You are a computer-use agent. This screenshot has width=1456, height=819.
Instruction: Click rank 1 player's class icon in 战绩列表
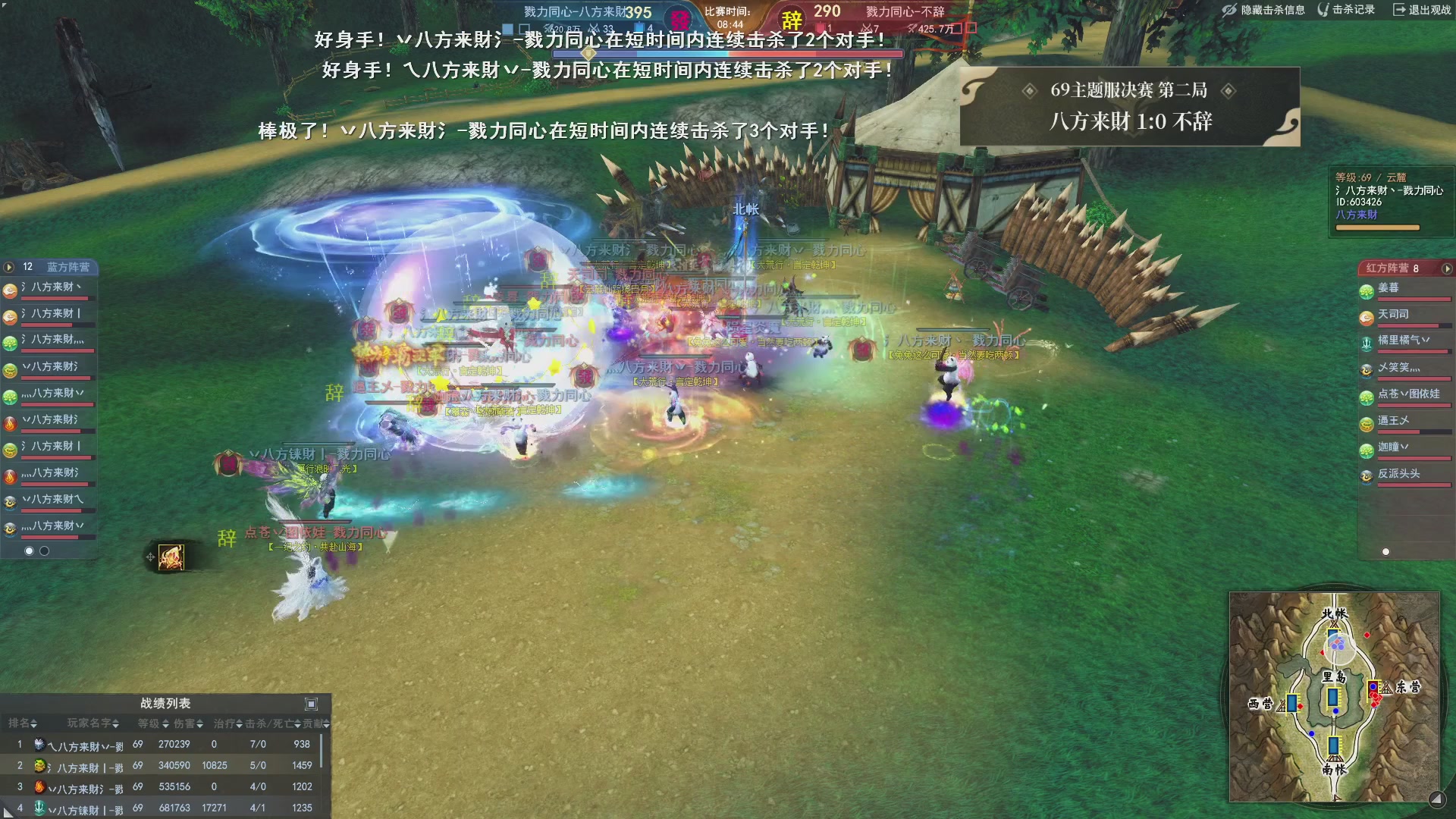click(x=41, y=744)
